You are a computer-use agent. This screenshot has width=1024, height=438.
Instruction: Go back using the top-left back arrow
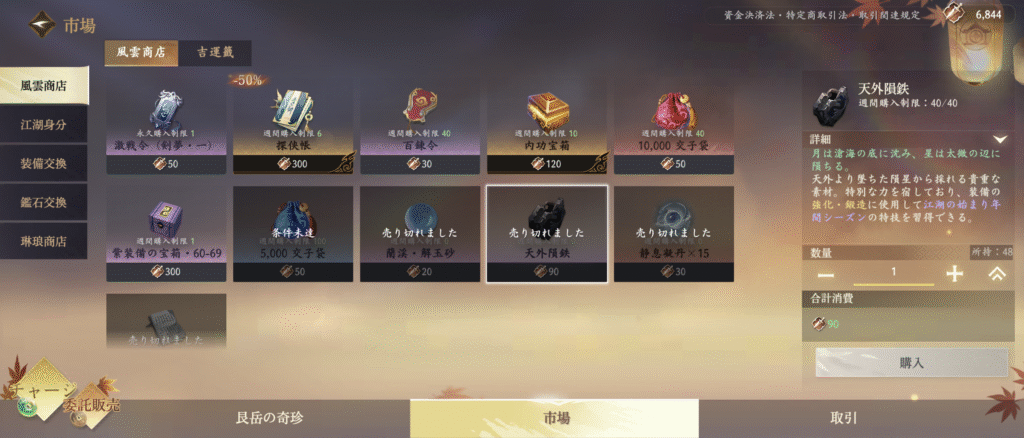[x=42, y=22]
